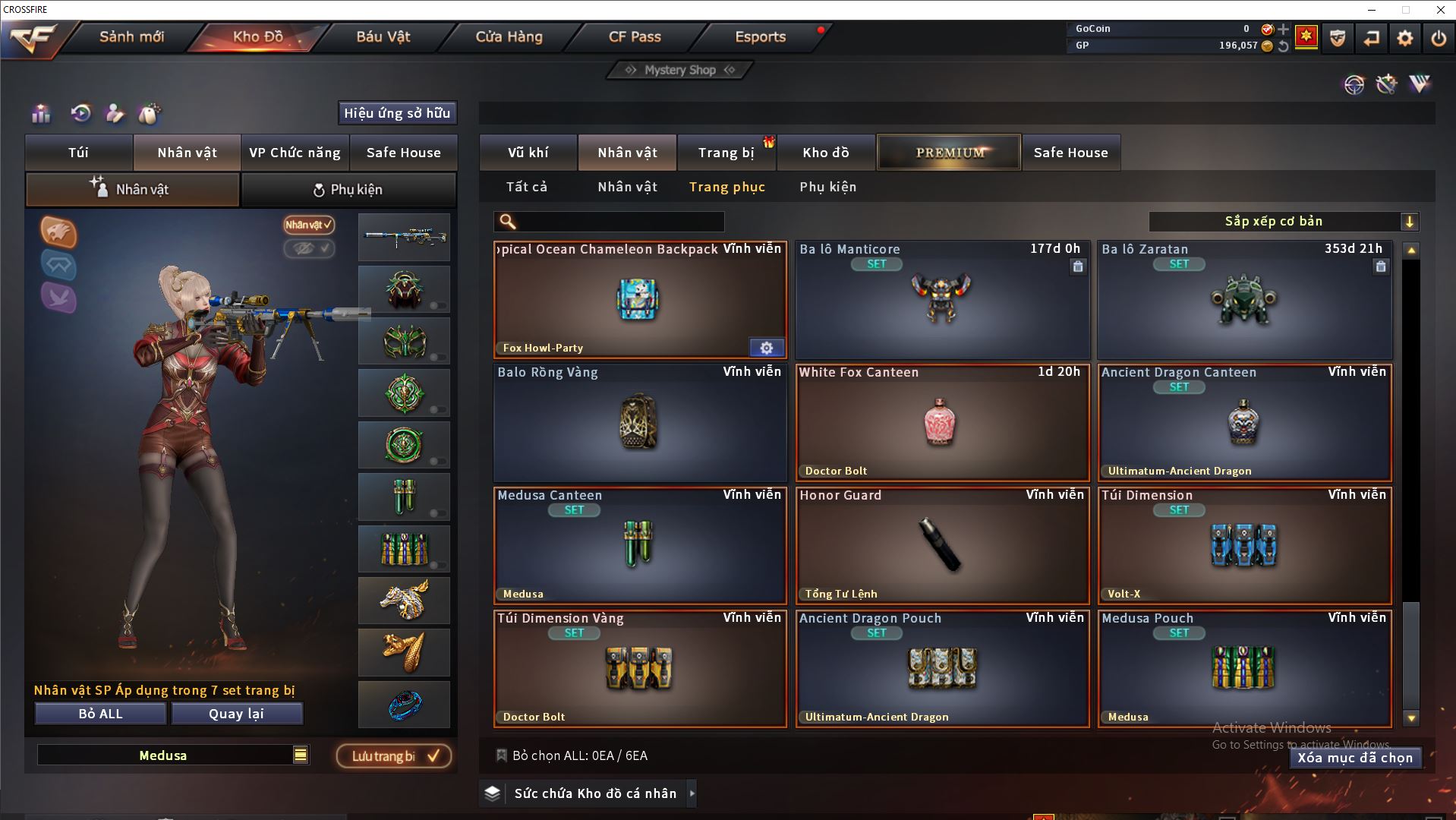This screenshot has width=1456, height=820.
Task: Select the Phụ kiện sub-filter on the right
Action: pos(827,187)
